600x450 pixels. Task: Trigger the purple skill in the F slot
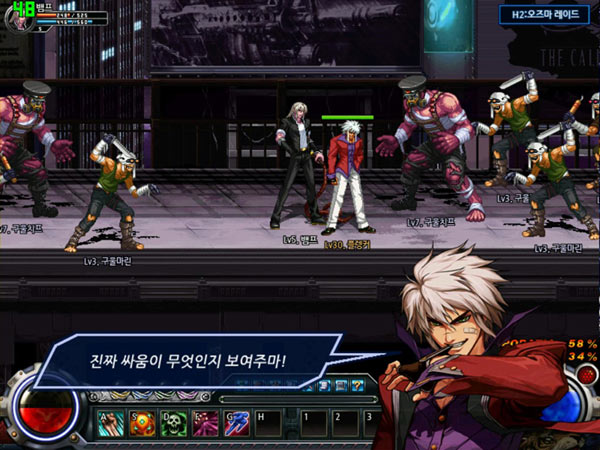pos(205,422)
